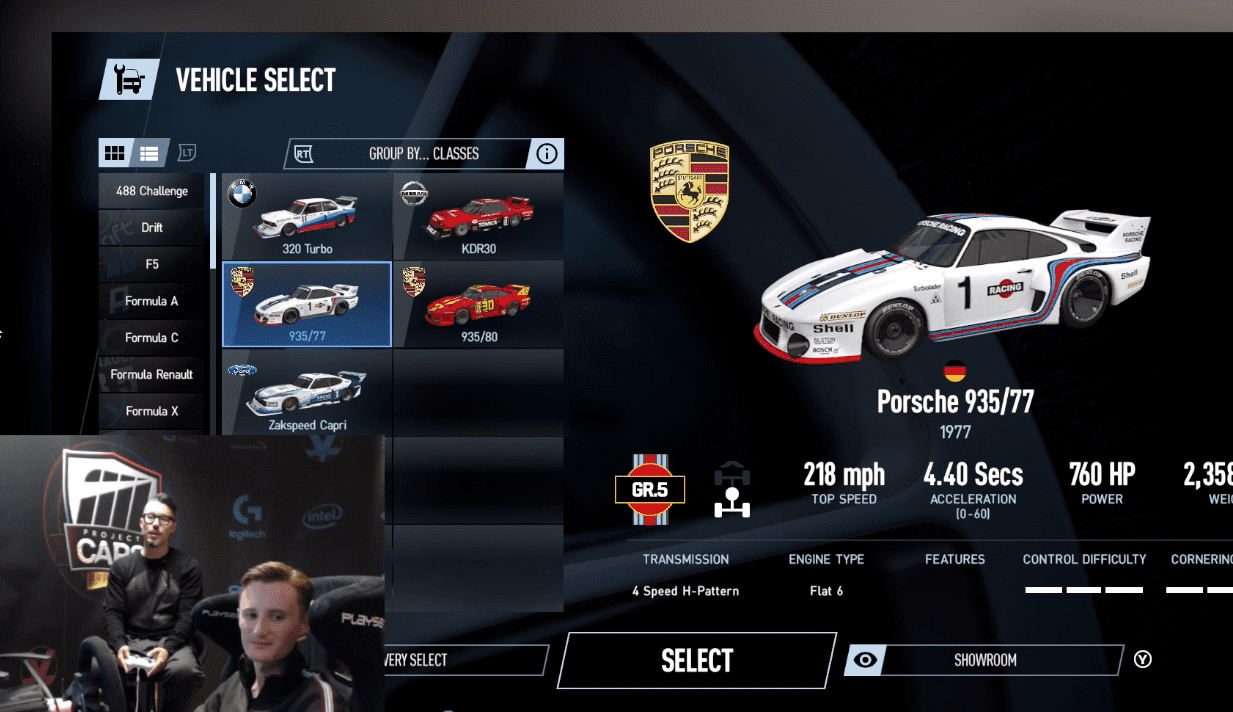
Task: Open the Showroom view
Action: click(x=984, y=660)
